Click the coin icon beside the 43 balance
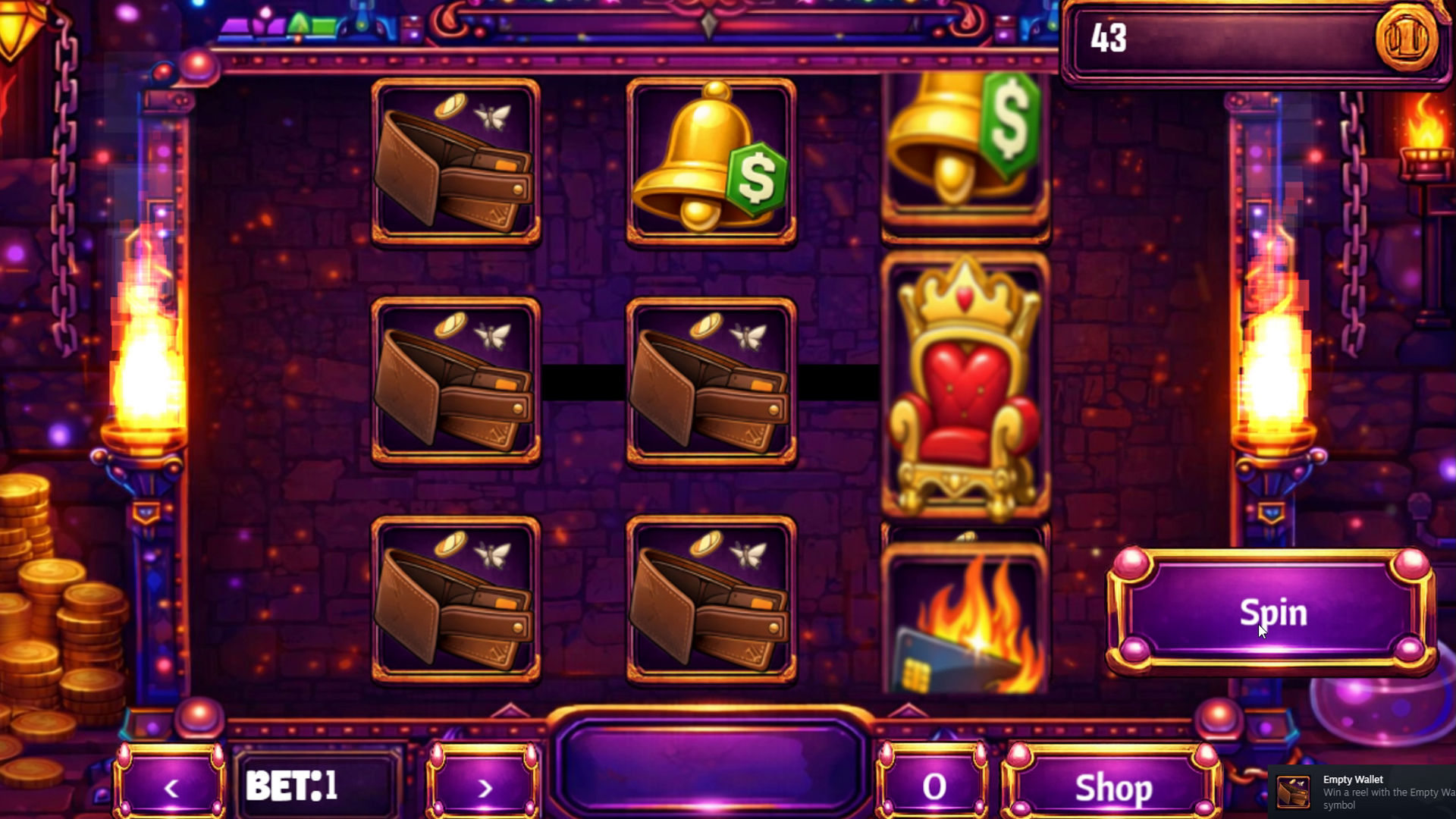This screenshot has height=819, width=1456. pos(1410,42)
